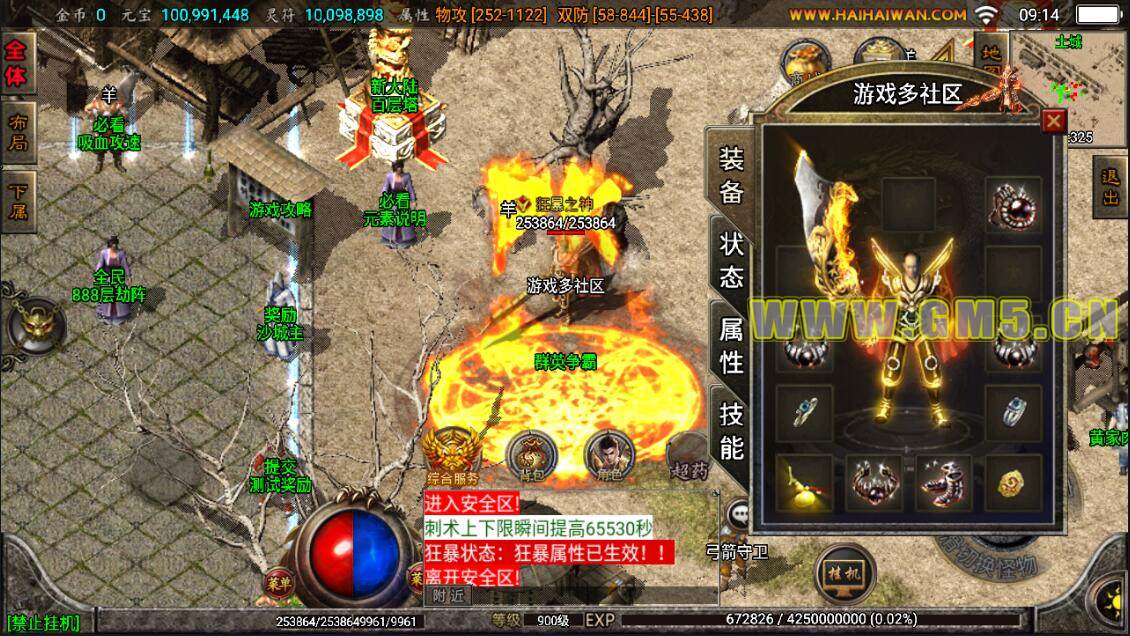
Task: Show the 装备 (Equipment) tab
Action: click(x=732, y=177)
